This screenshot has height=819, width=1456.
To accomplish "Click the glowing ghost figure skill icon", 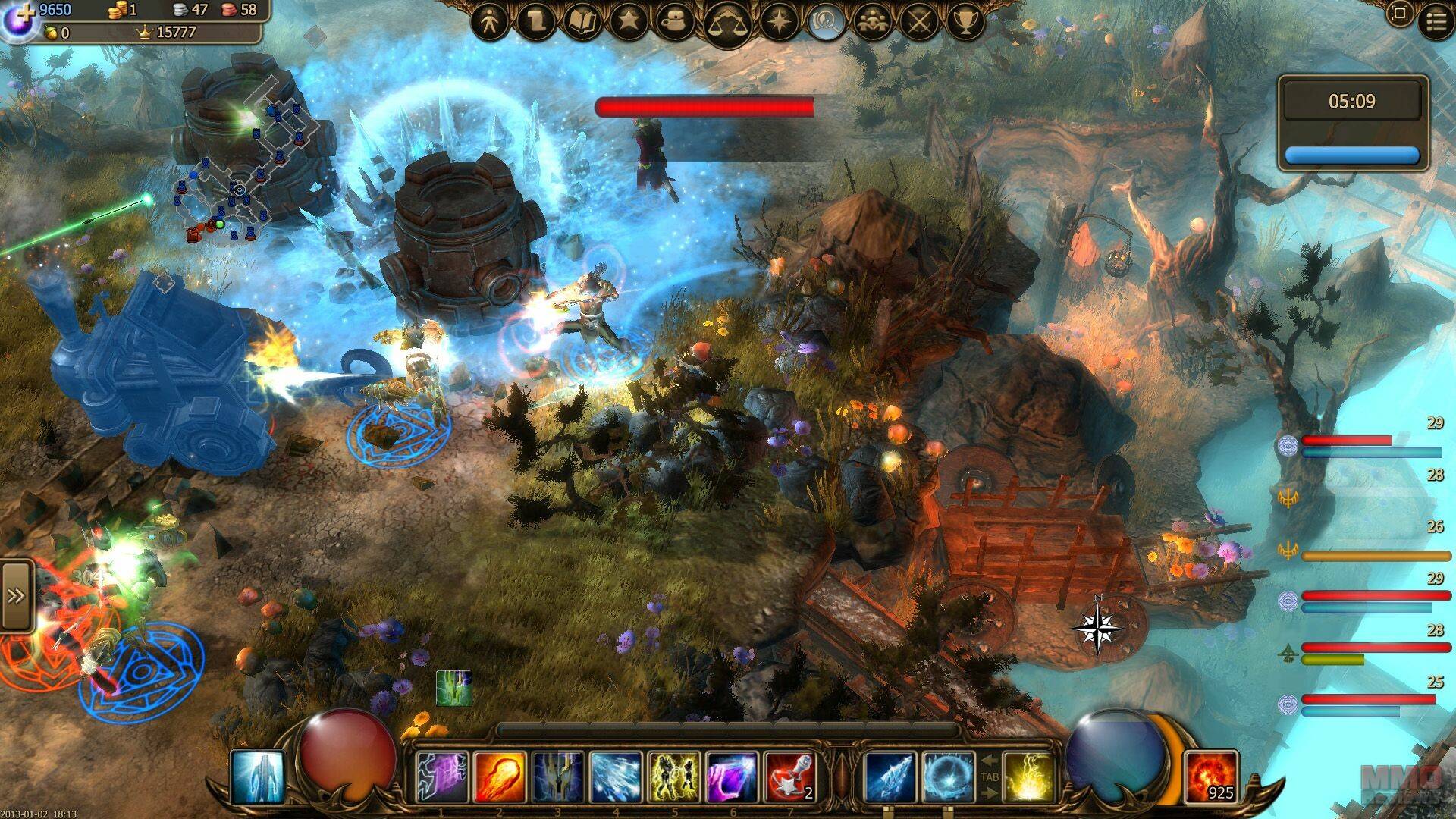I will click(x=258, y=777).
